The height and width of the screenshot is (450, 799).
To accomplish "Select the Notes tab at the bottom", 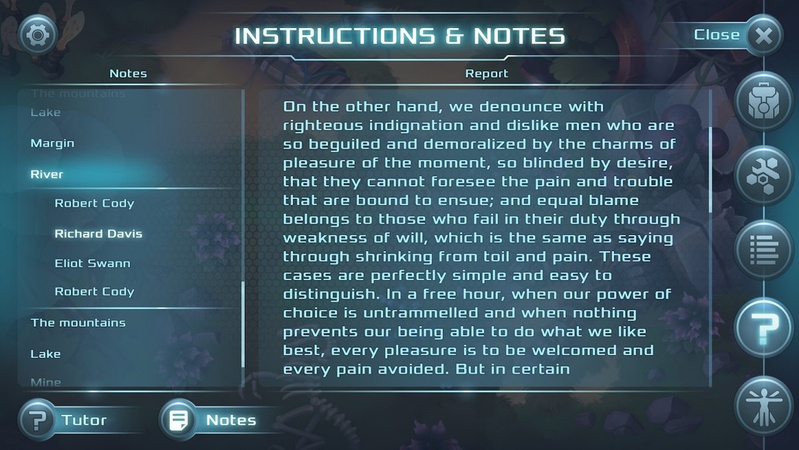I will [214, 420].
